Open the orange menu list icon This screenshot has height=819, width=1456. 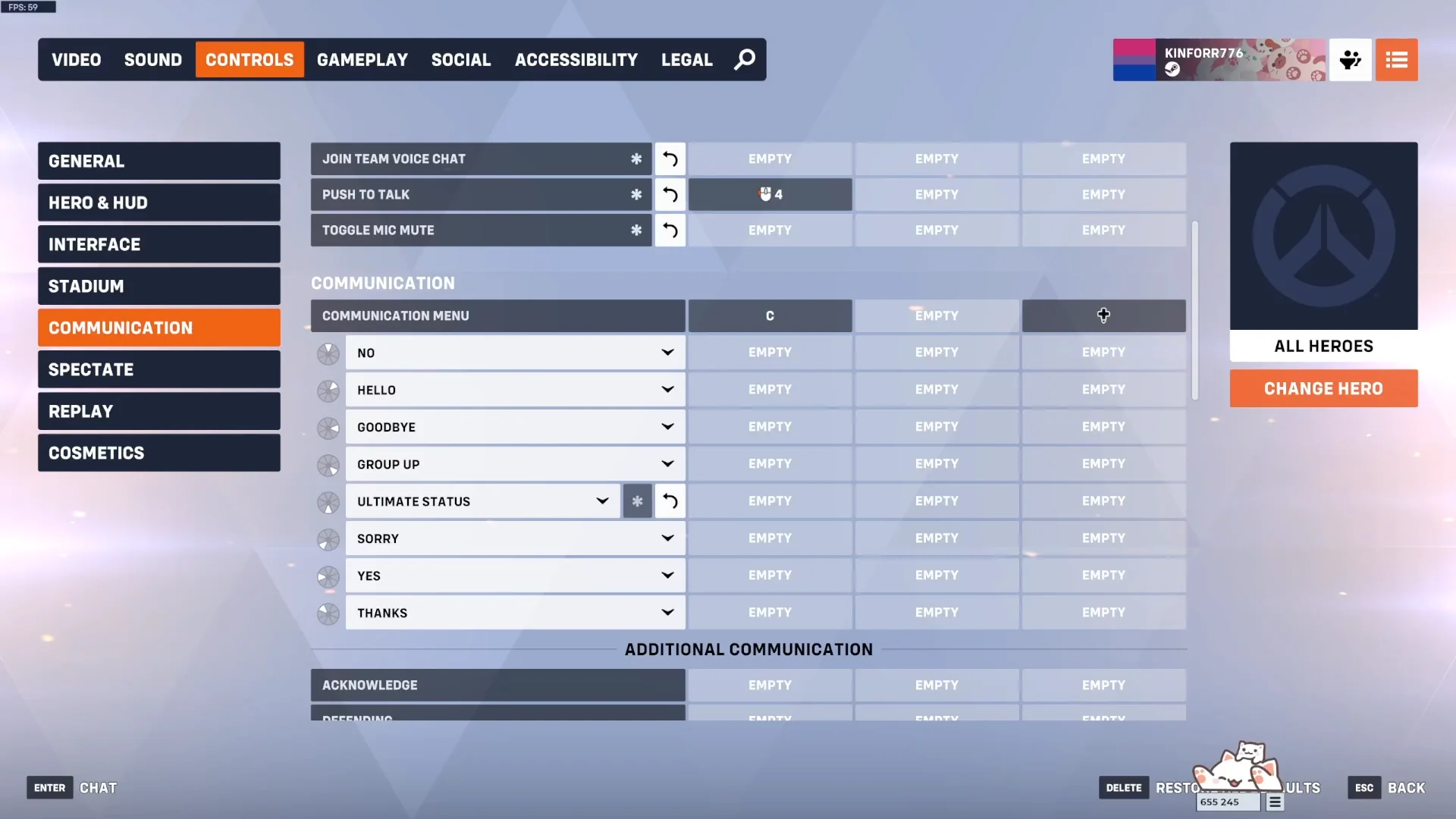[x=1396, y=60]
